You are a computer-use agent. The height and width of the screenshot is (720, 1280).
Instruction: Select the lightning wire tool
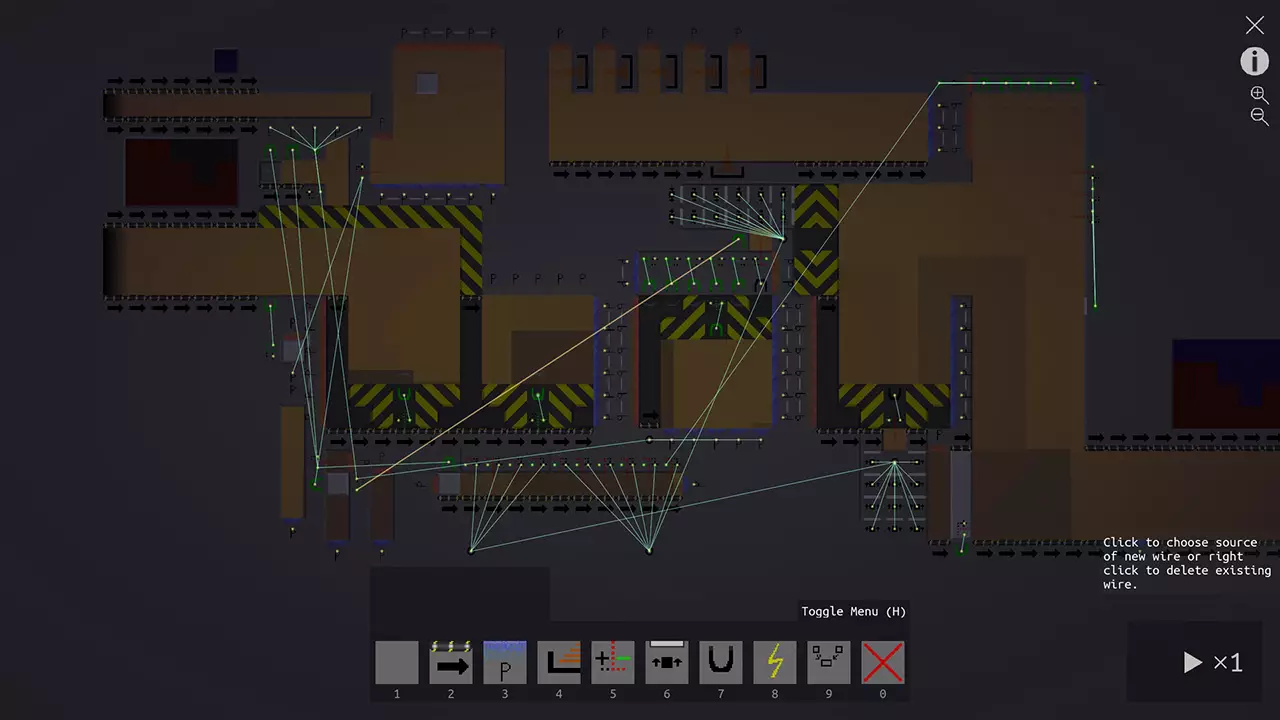coord(774,661)
